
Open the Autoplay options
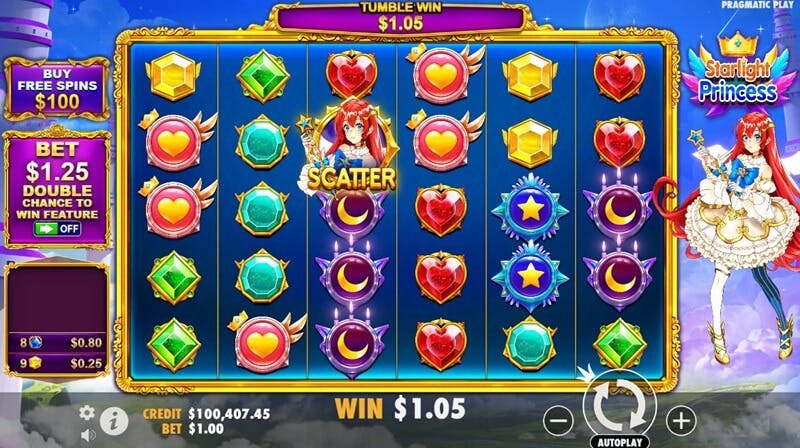pos(620,440)
